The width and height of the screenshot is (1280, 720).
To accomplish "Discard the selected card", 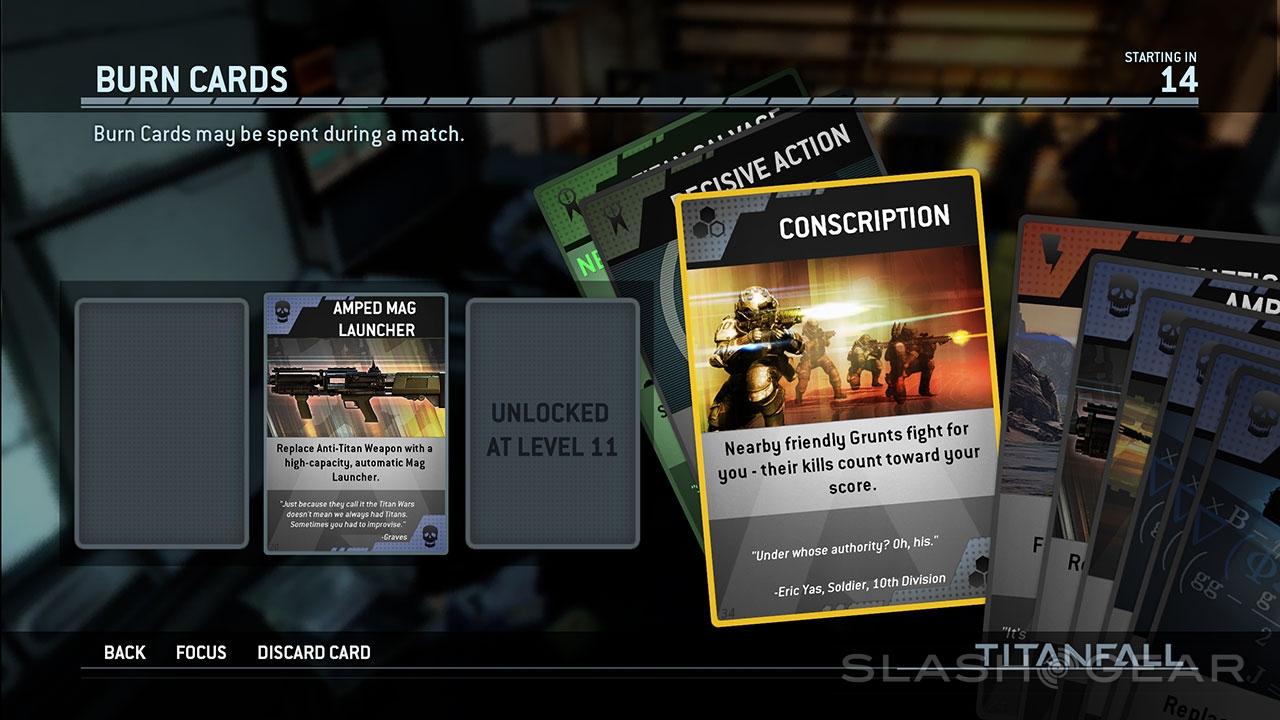I will (x=314, y=653).
